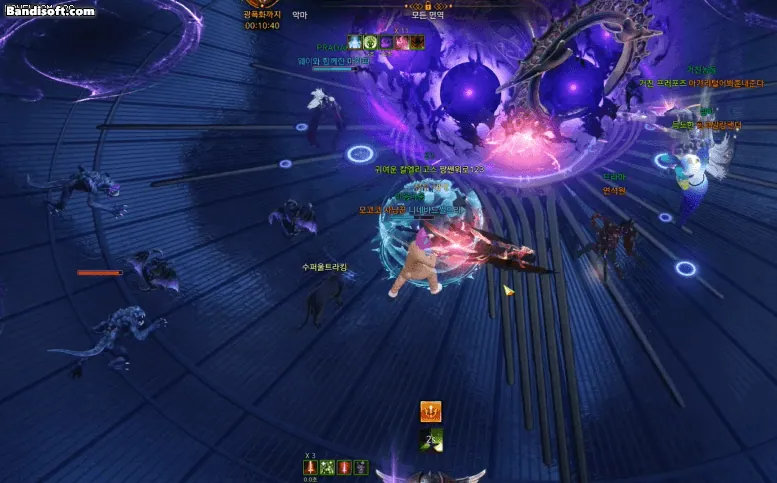The height and width of the screenshot is (483, 777).
Task: View the pink boss status icon
Action: (x=402, y=42)
